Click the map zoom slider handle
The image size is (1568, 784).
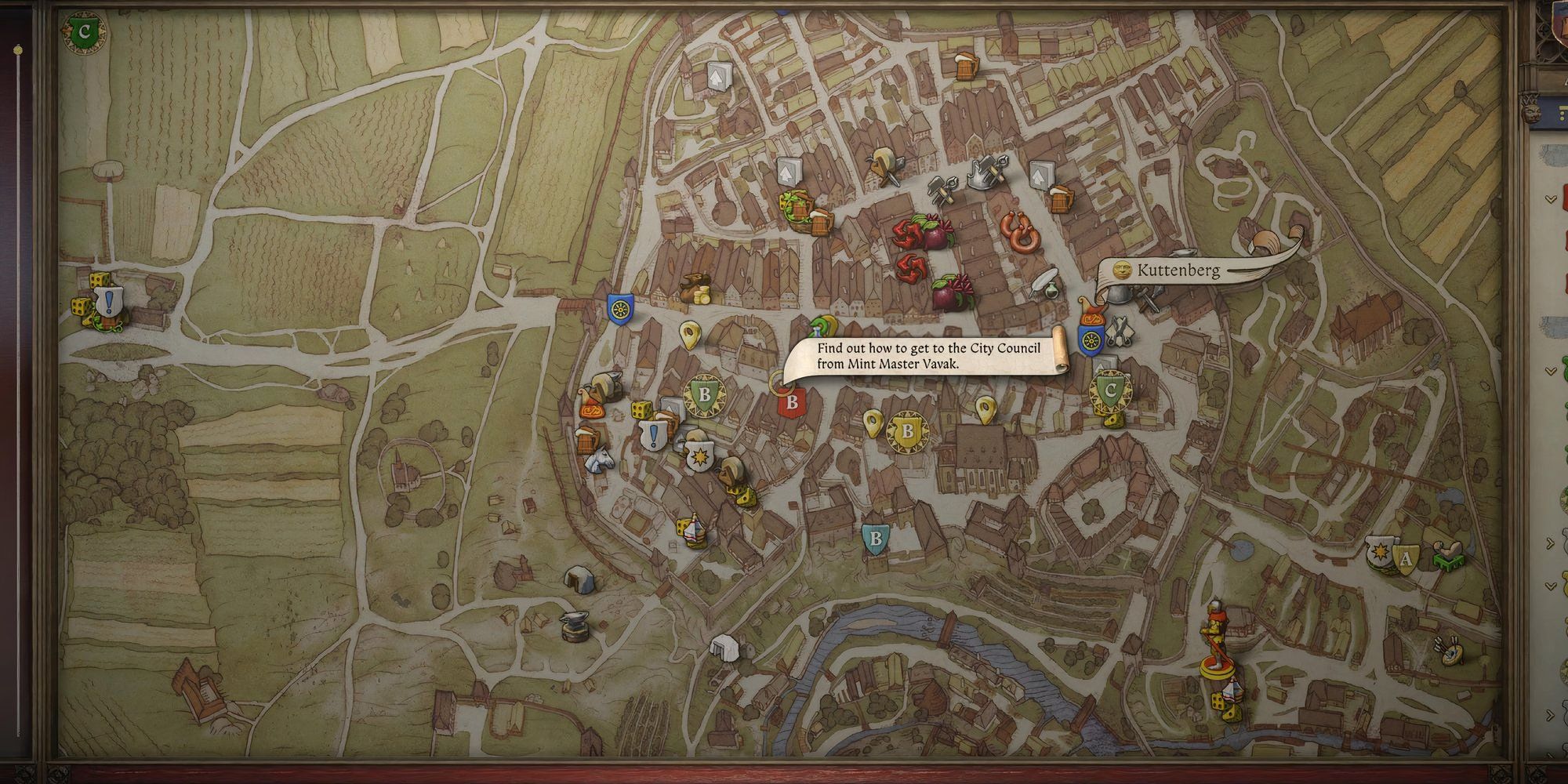18,50
